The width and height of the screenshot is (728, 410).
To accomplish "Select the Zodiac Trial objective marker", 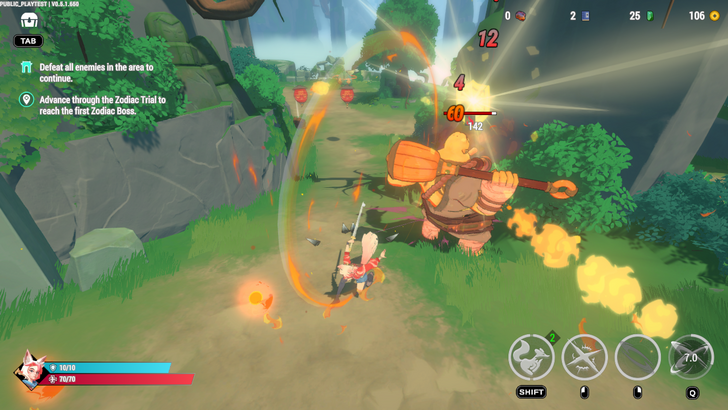I will (27, 101).
